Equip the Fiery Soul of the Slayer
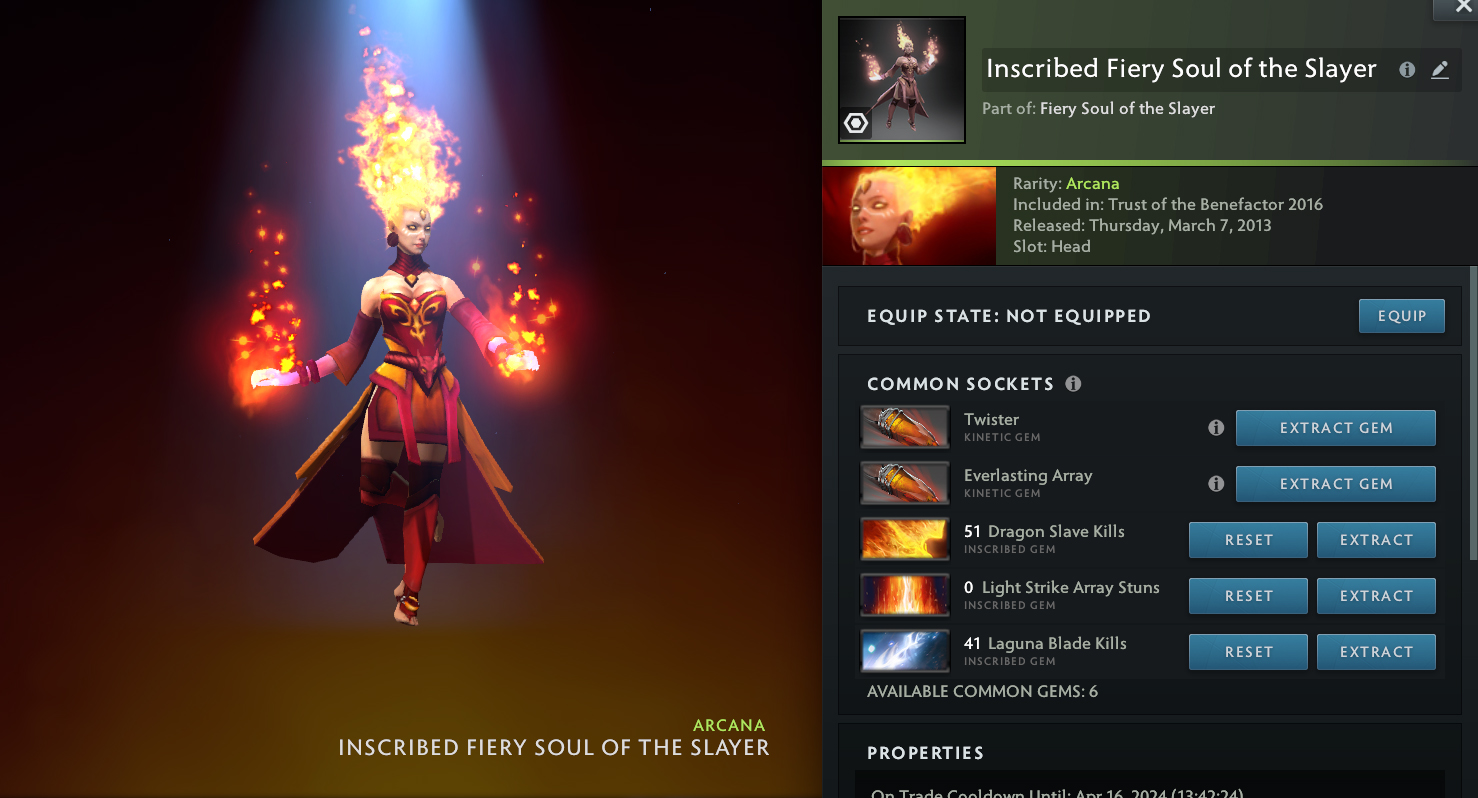 [1401, 316]
